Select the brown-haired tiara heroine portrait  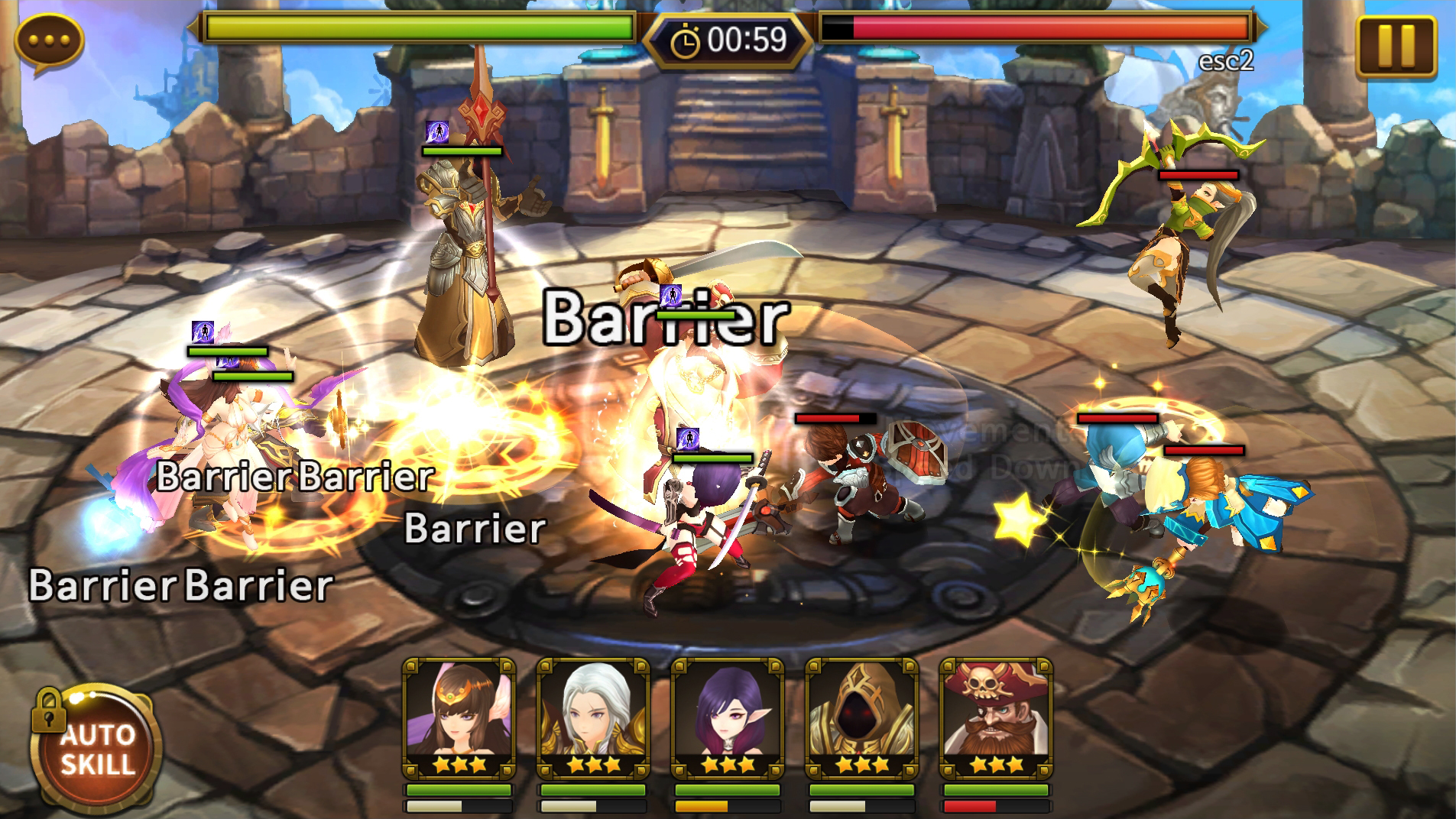[x=459, y=717]
